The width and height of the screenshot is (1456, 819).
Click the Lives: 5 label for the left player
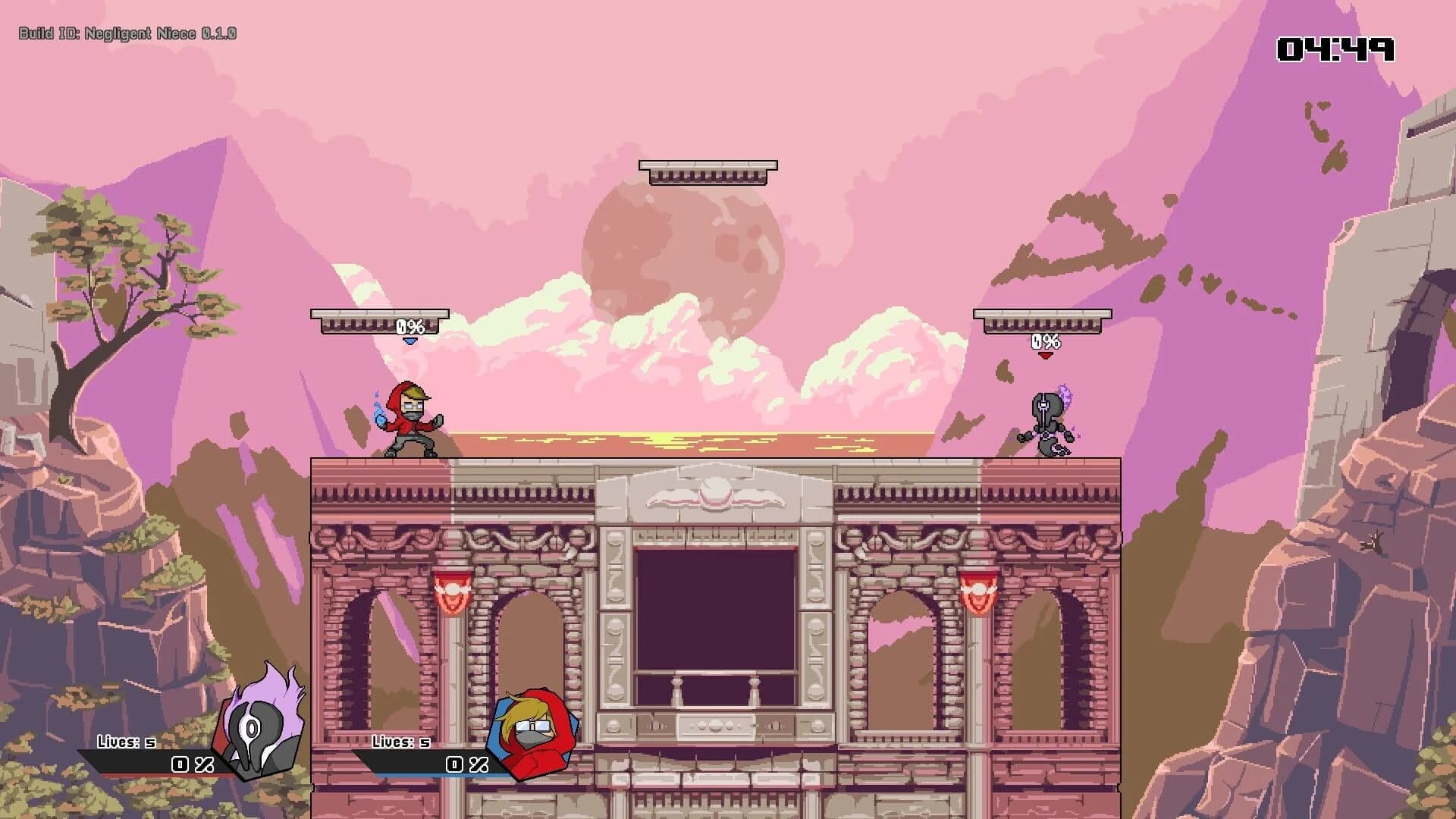[127, 741]
